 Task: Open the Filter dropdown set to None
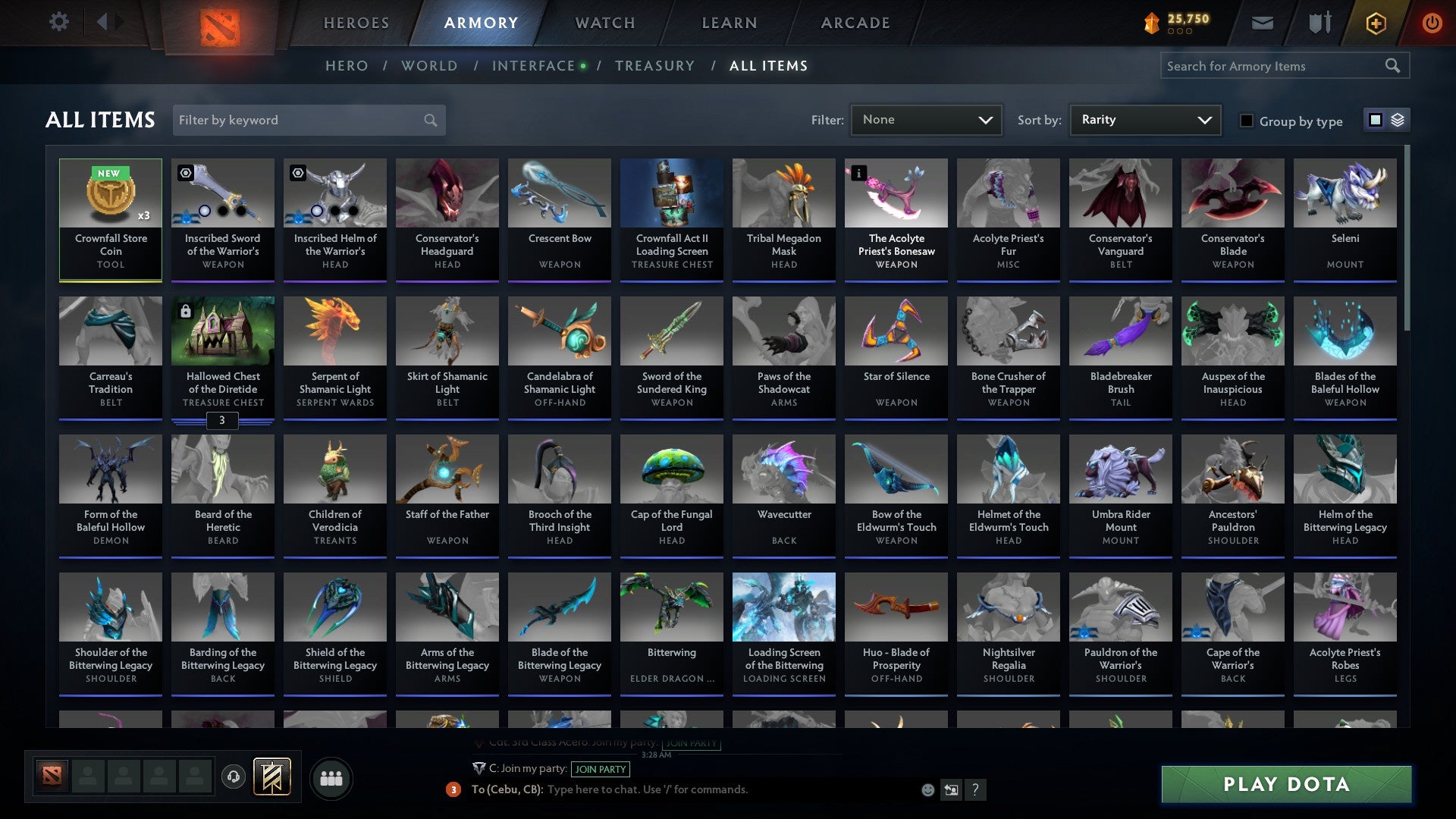[926, 120]
